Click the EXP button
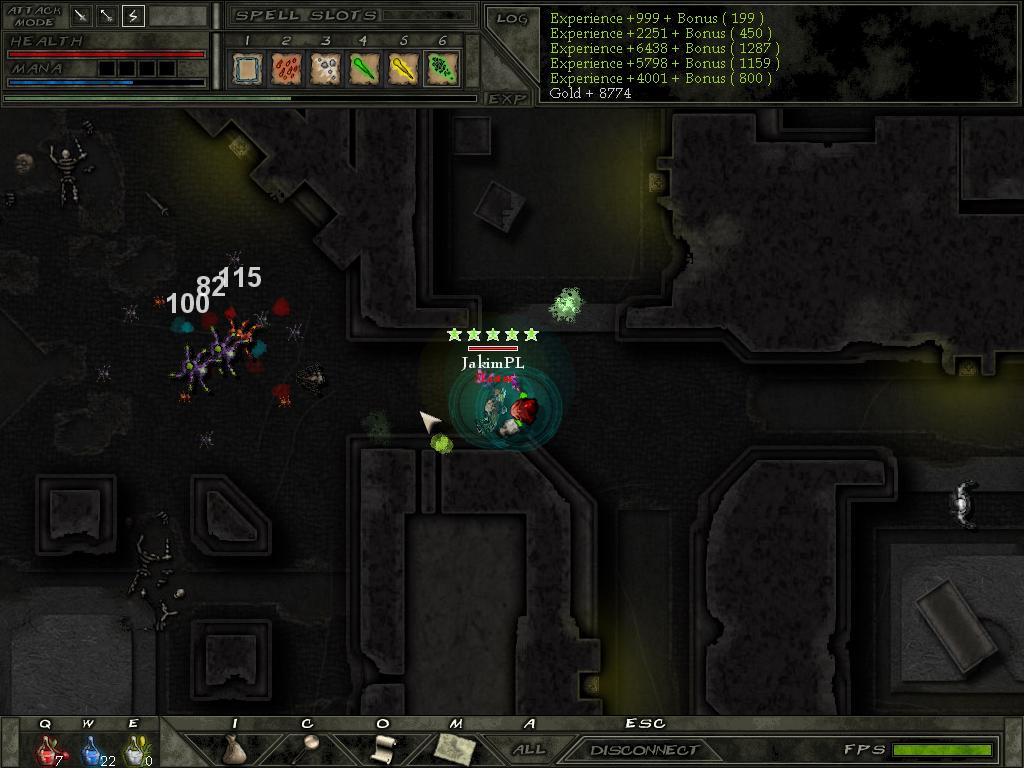Screen dimensions: 1024x768 point(507,99)
